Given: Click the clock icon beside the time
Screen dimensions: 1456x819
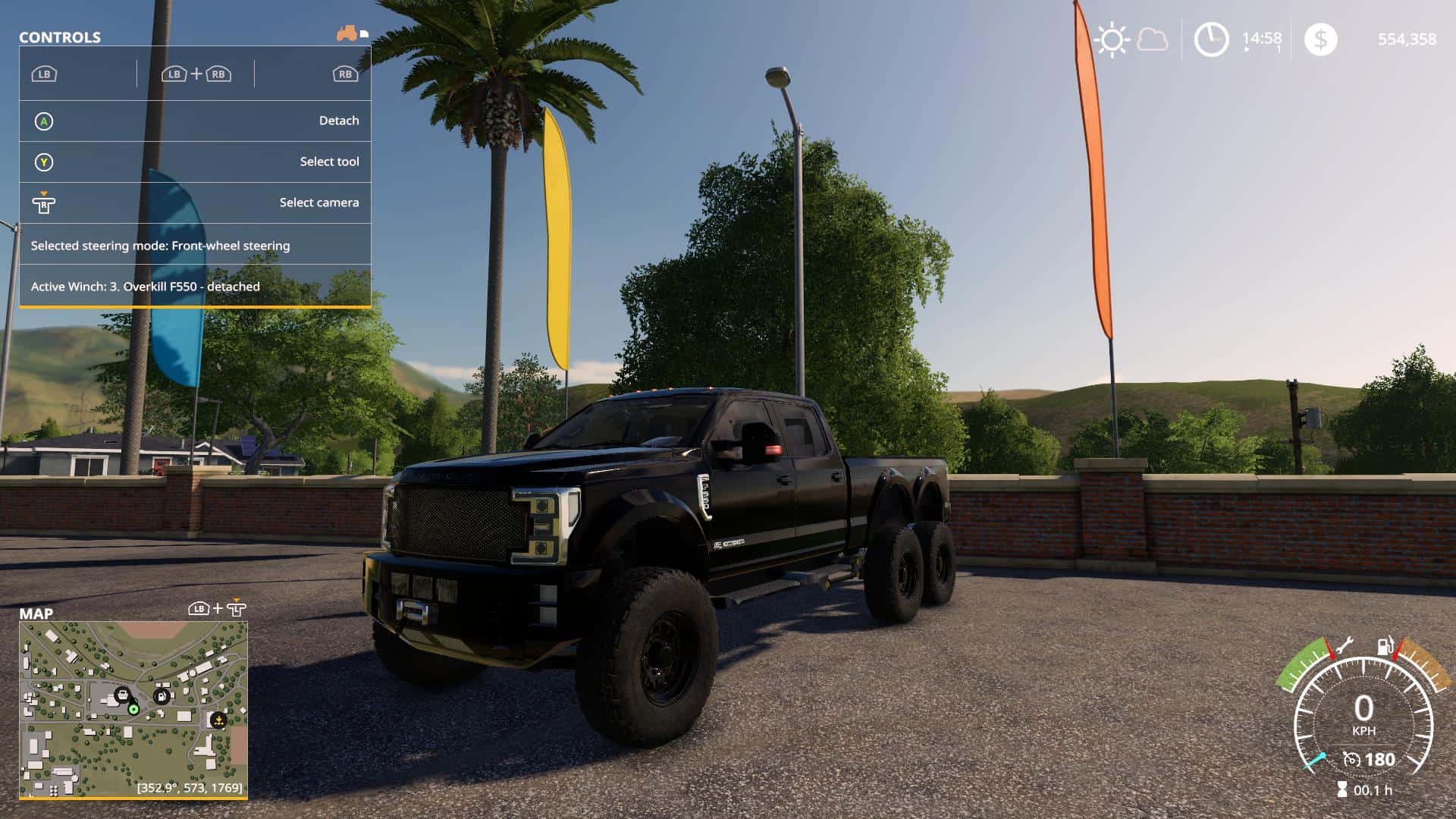Looking at the screenshot, I should pos(1211,39).
